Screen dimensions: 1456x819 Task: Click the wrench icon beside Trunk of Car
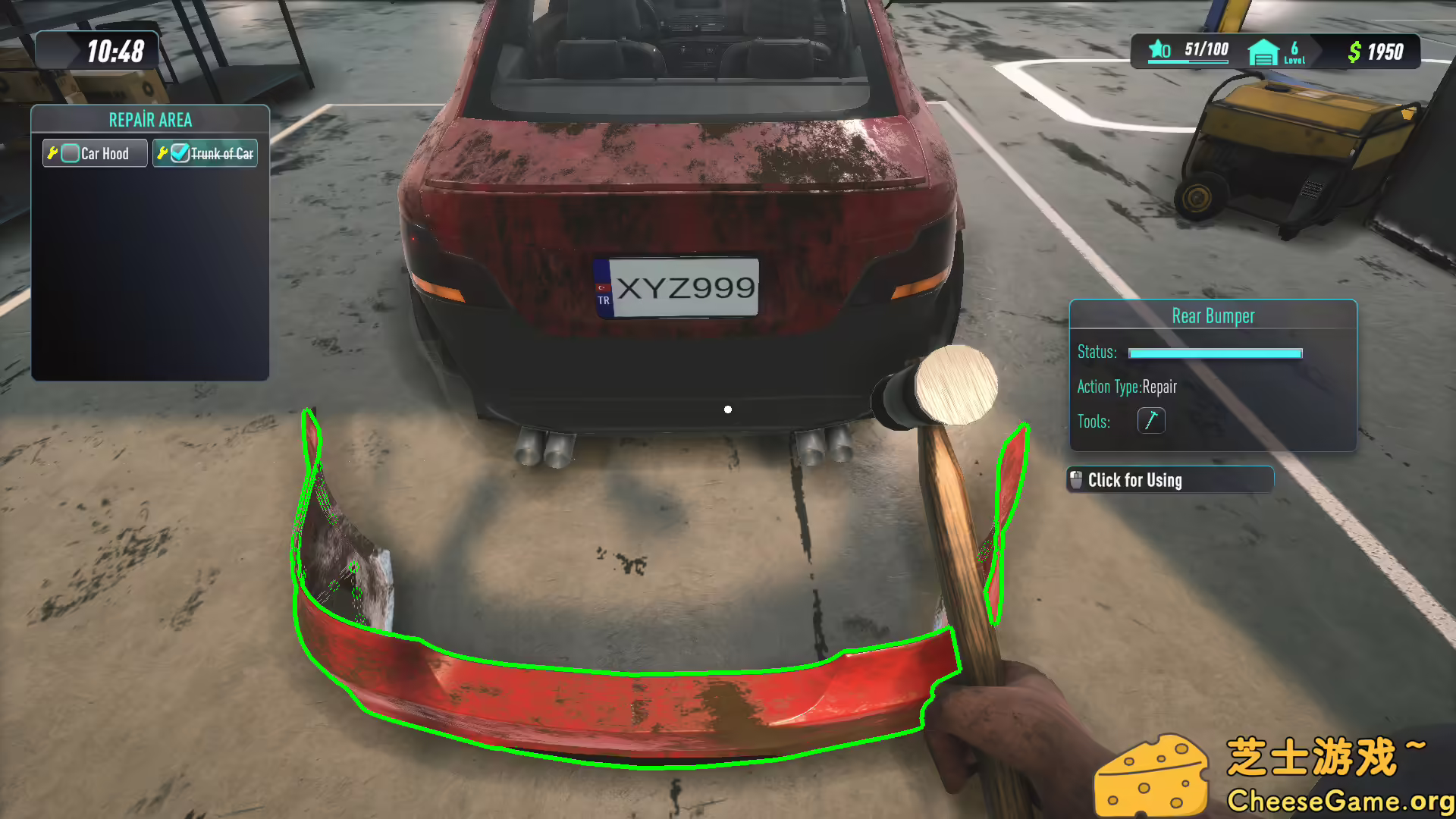tap(162, 152)
